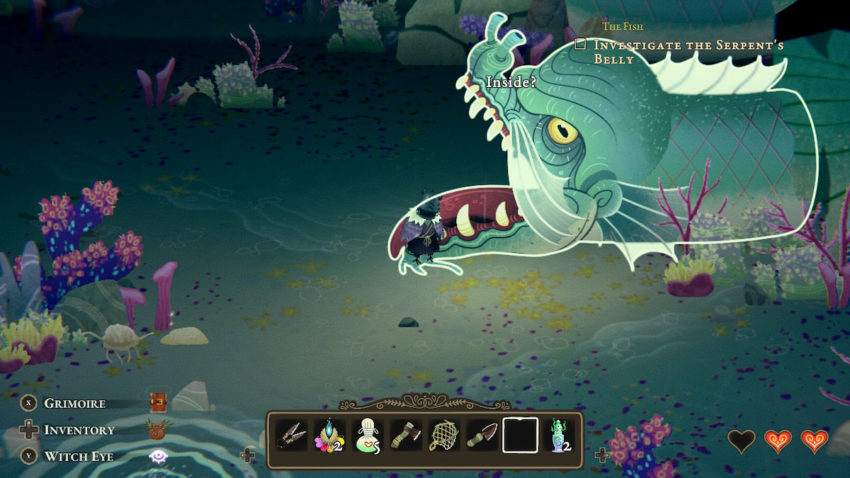Choose the heart potion bottle slot

368,436
